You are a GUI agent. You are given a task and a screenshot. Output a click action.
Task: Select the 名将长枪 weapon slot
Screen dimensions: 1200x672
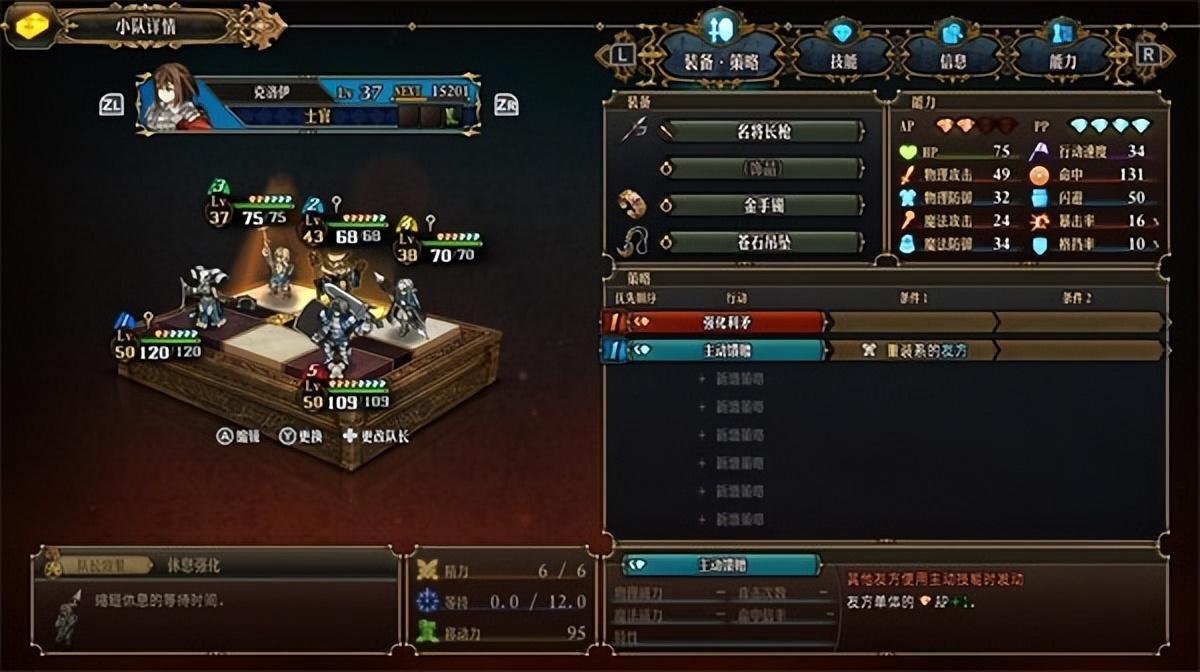763,131
